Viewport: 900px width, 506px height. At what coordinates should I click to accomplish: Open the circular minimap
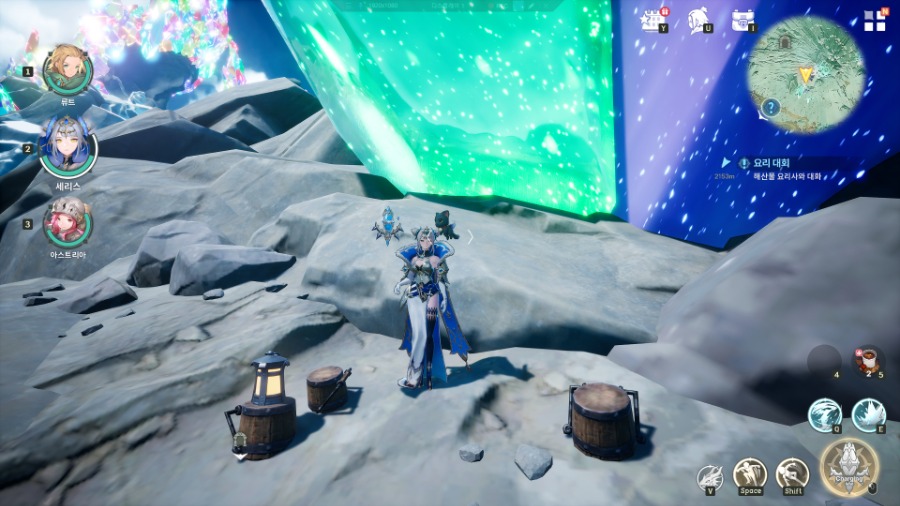pos(806,75)
